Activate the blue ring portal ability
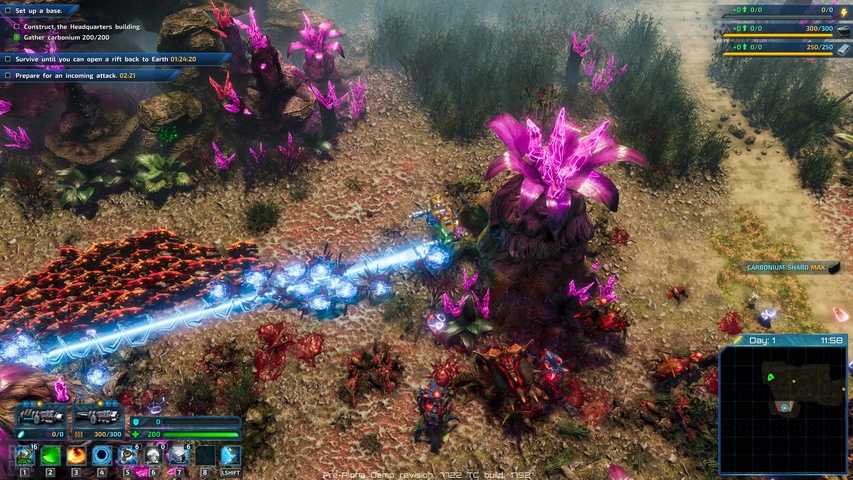The image size is (853, 480). point(101,456)
